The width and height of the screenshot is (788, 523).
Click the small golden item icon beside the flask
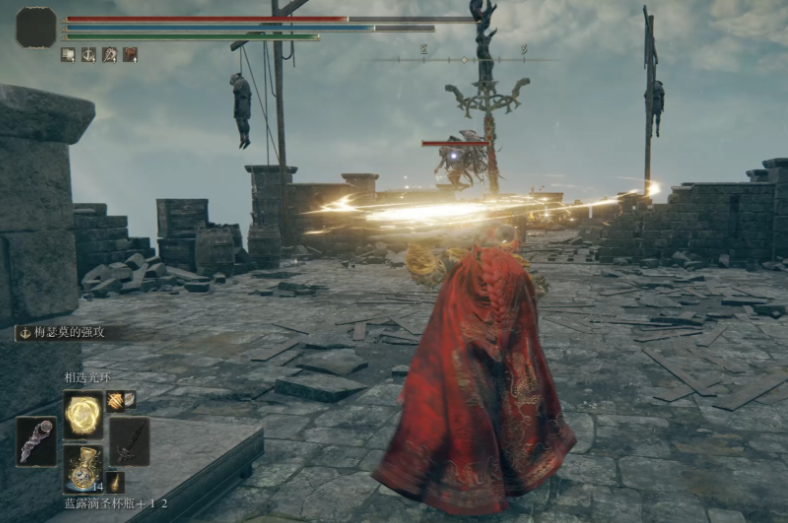tap(116, 480)
